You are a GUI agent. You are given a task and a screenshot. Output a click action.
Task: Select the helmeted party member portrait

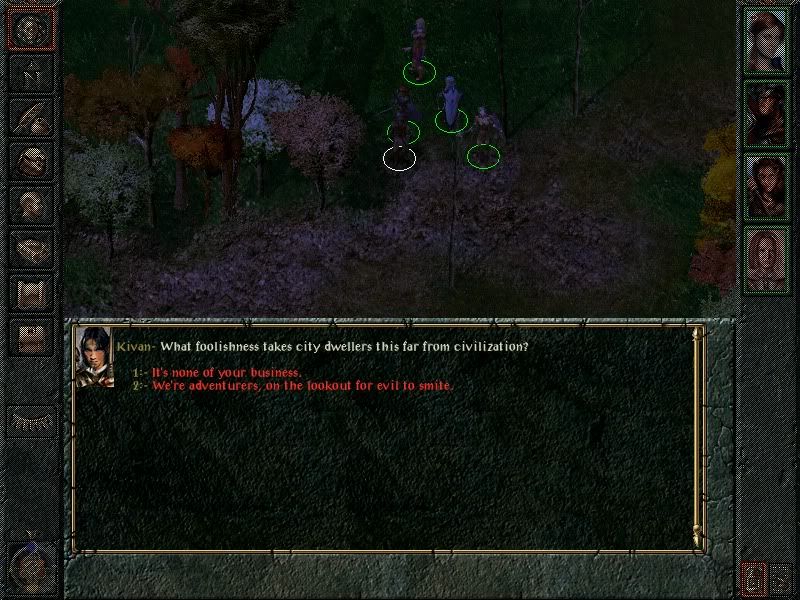tap(766, 114)
